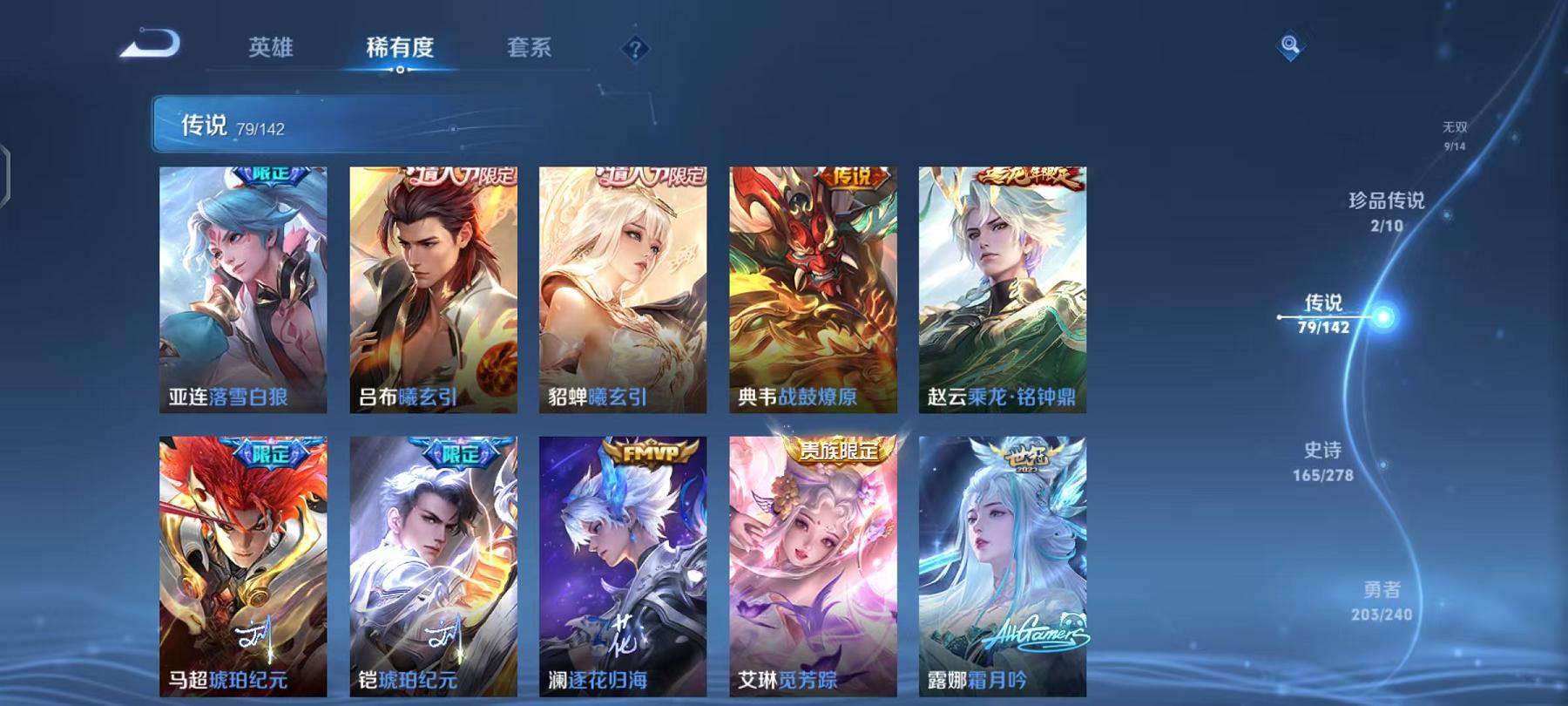Click the 限定 badge on 亚连's skin card

point(272,176)
